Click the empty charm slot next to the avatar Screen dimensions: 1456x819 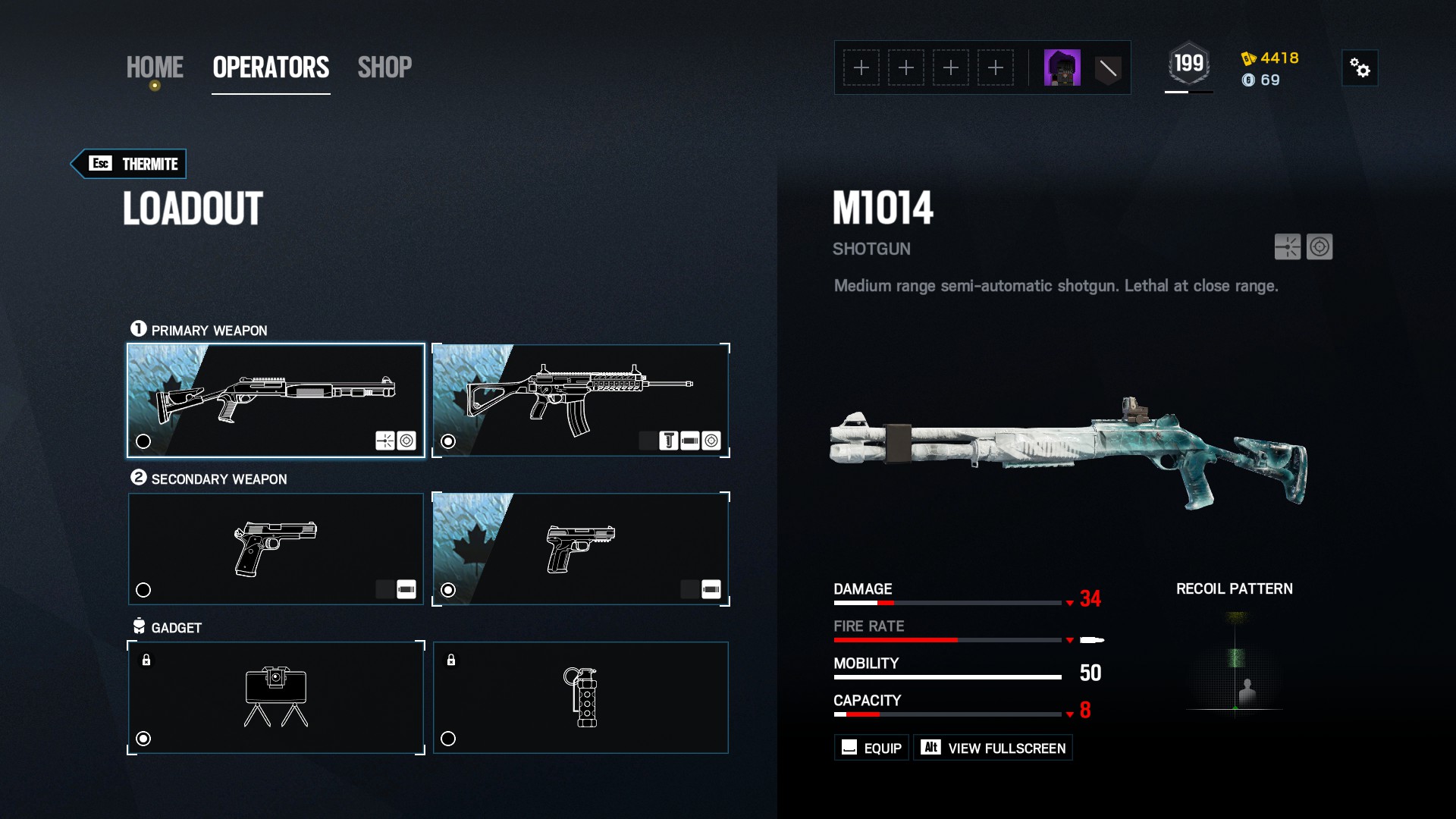coord(1108,67)
